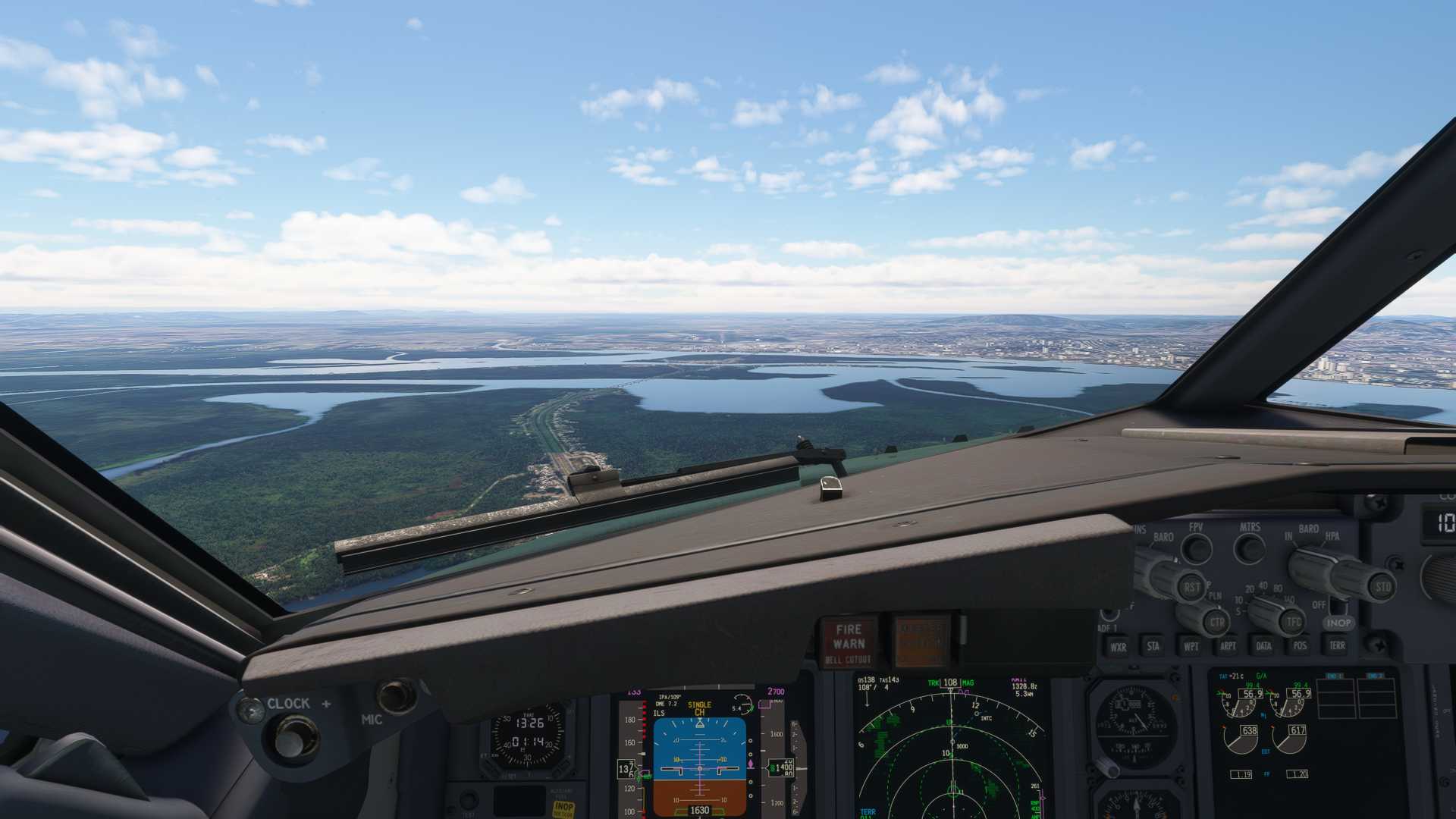Reset the amber master caution light
Viewport: 1456px width, 819px height.
pyautogui.click(x=921, y=641)
